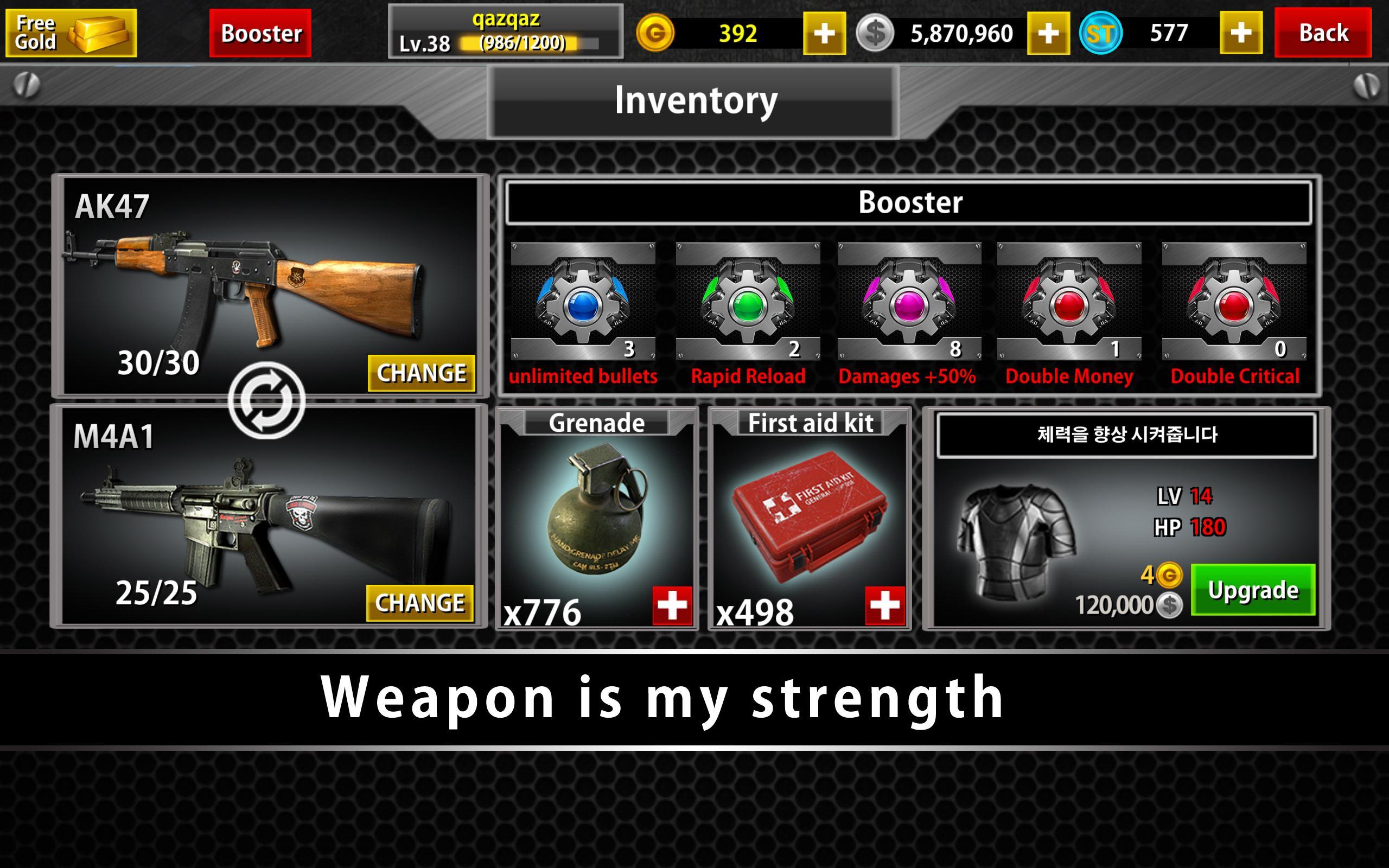Buy more first aid kits with red plus
1389x868 pixels.
885,605
